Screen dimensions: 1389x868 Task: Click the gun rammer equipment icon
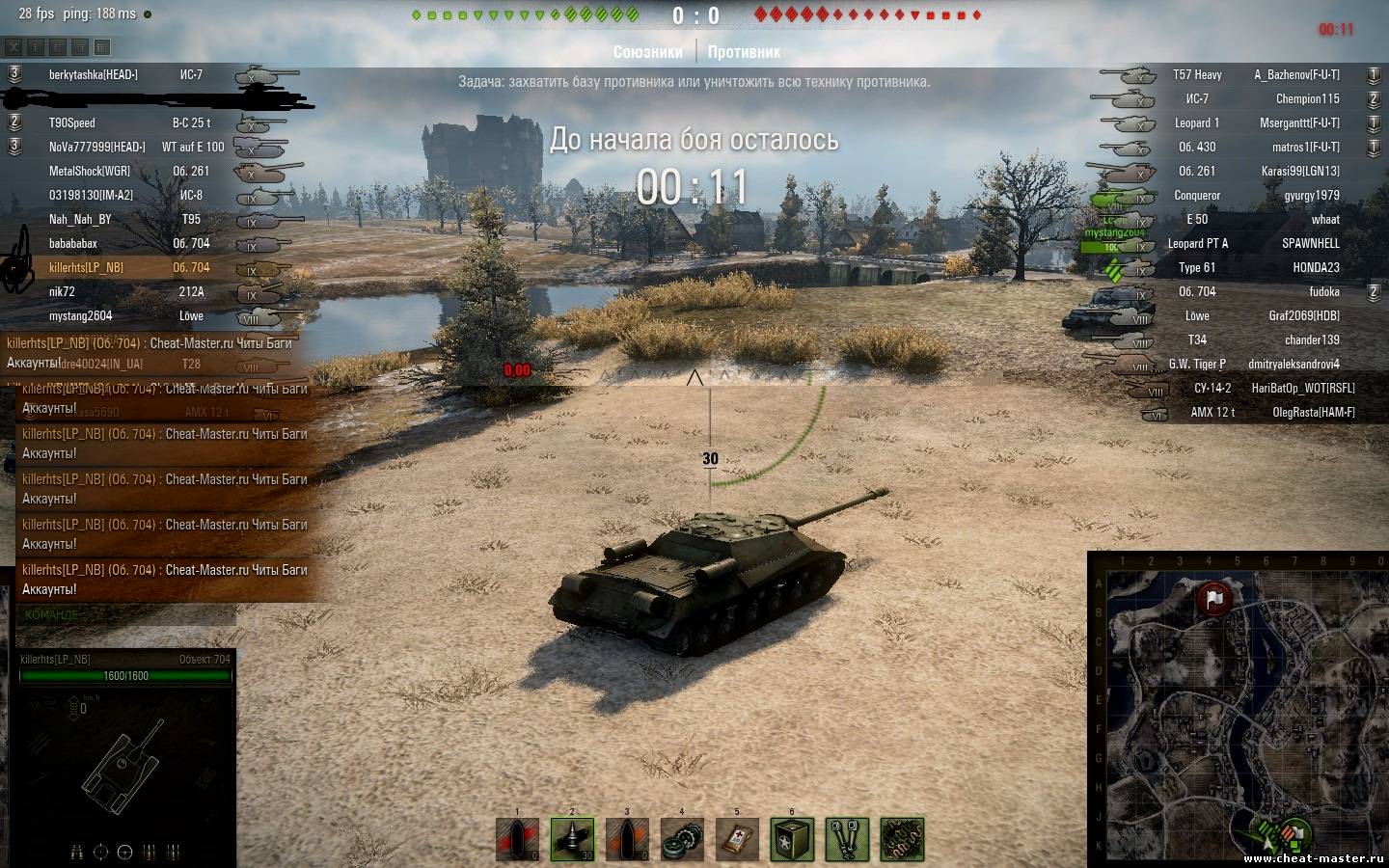(847, 839)
